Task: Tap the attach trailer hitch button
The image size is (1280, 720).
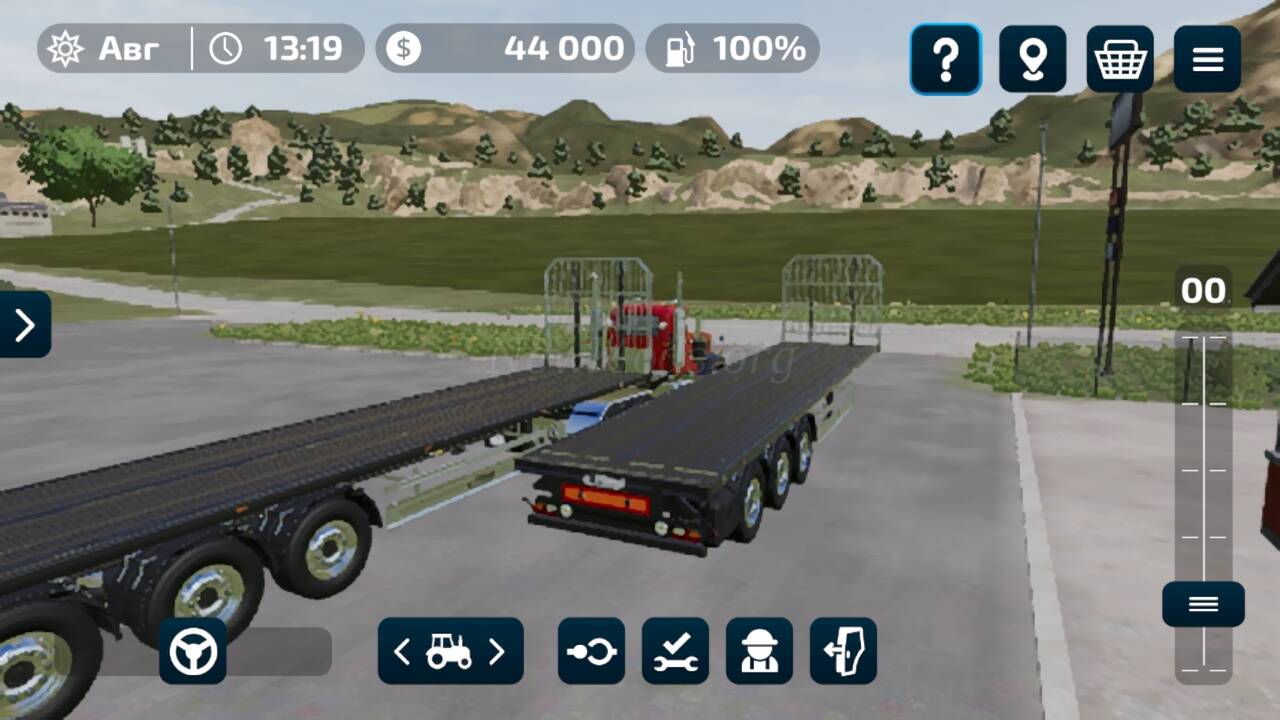Action: coord(591,651)
